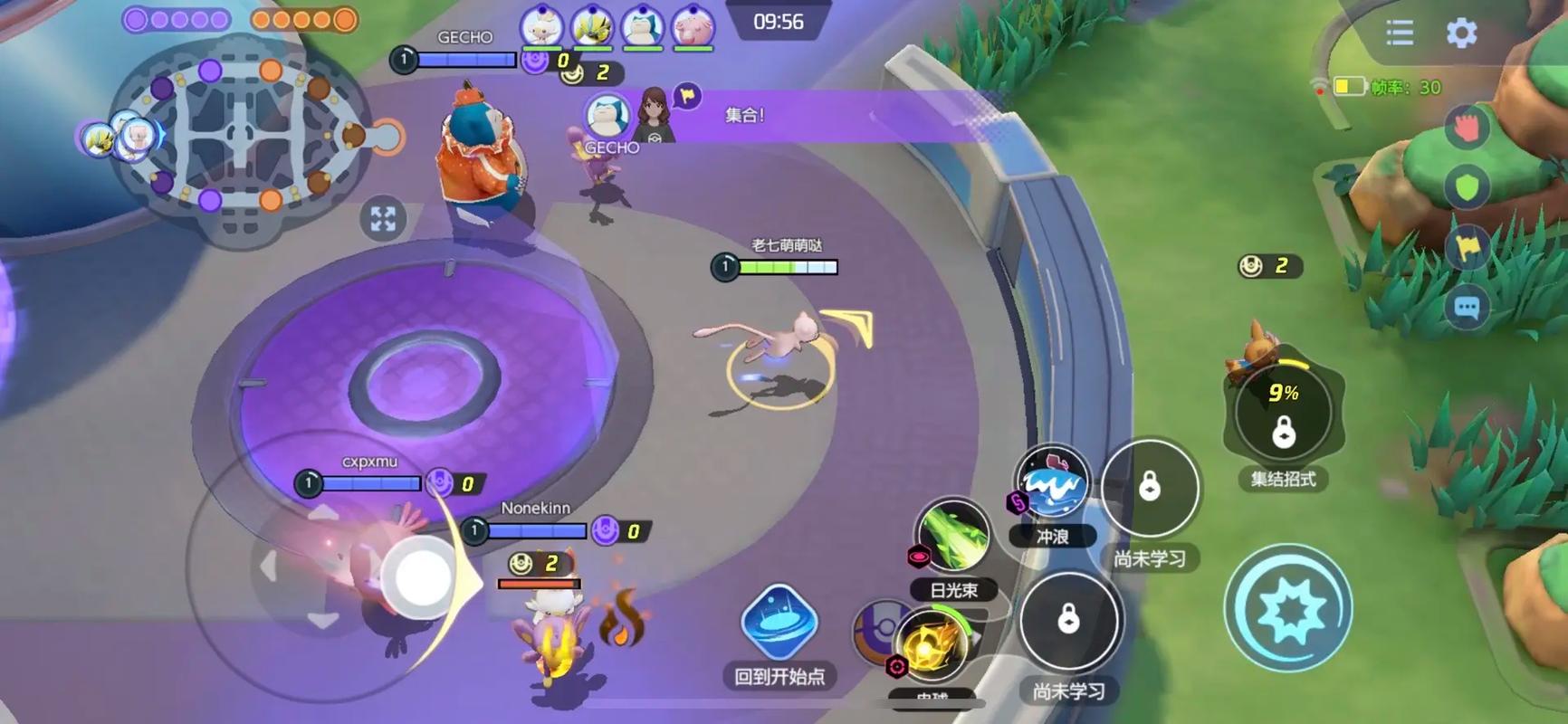Tap the virtual joystick white knob
Screen dimensions: 1568x724
click(418, 575)
